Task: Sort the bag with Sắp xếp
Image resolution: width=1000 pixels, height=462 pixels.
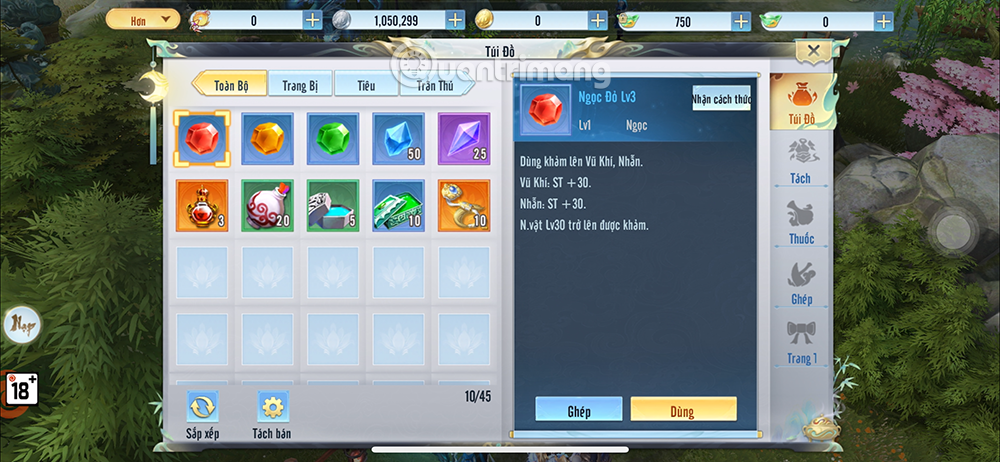Action: coord(203,415)
